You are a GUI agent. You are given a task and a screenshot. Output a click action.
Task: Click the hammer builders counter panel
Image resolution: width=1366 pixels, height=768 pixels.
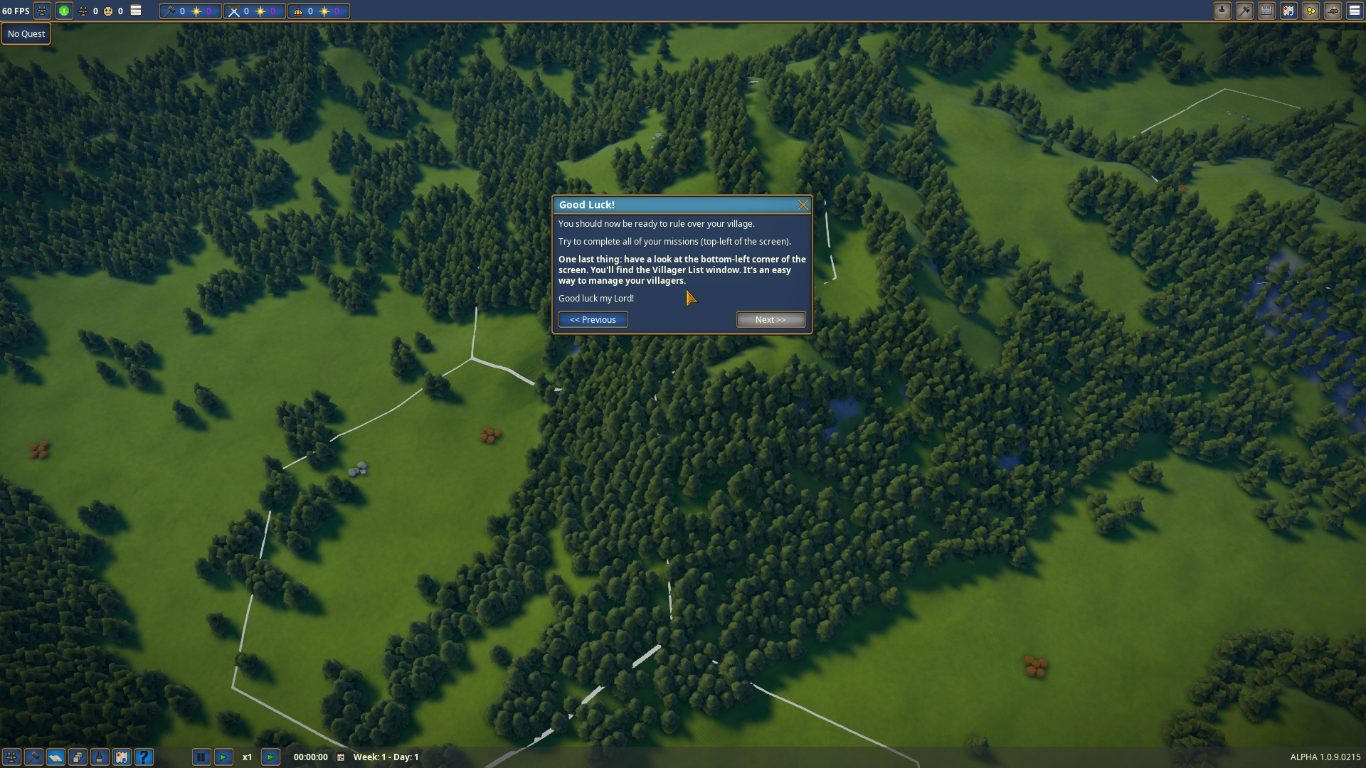click(x=190, y=11)
